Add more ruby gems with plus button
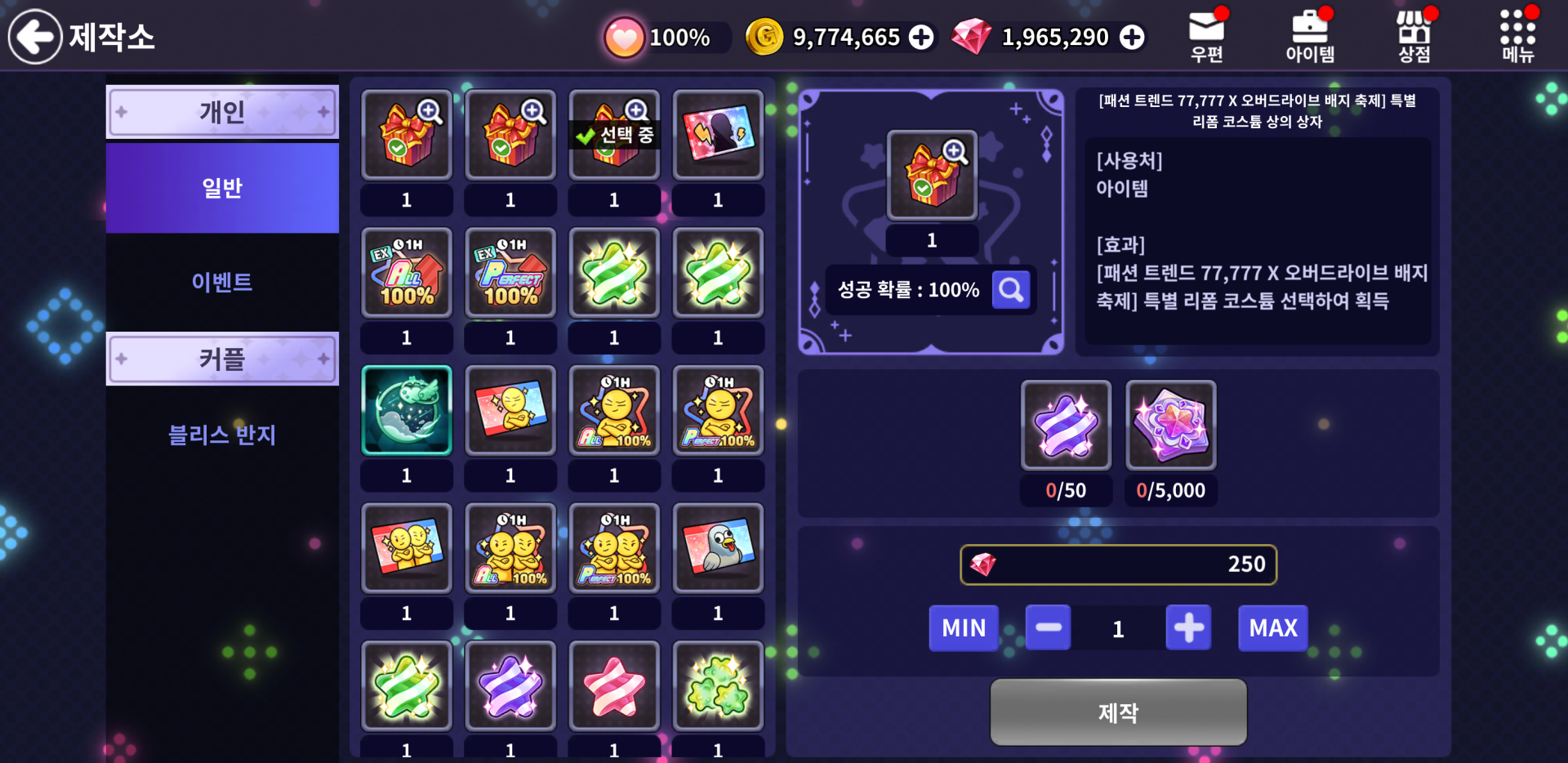The image size is (1568, 763). pyautogui.click(x=1132, y=38)
